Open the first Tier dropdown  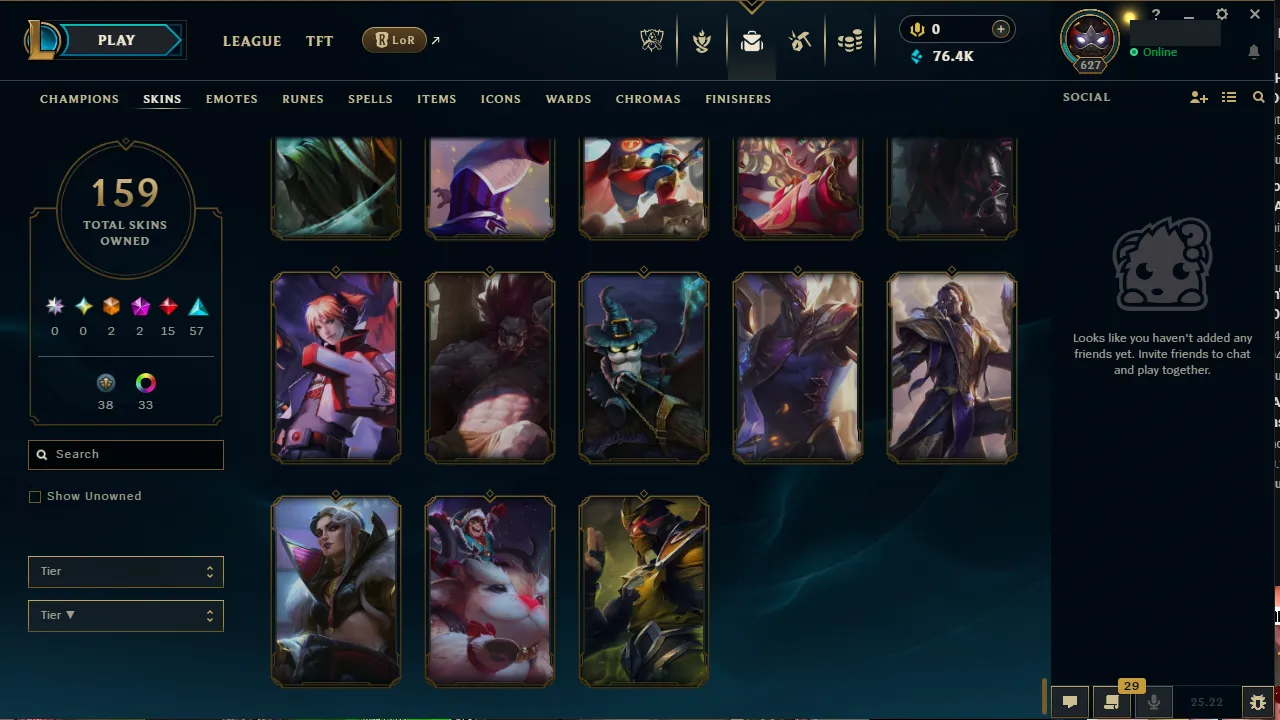[x=125, y=571]
